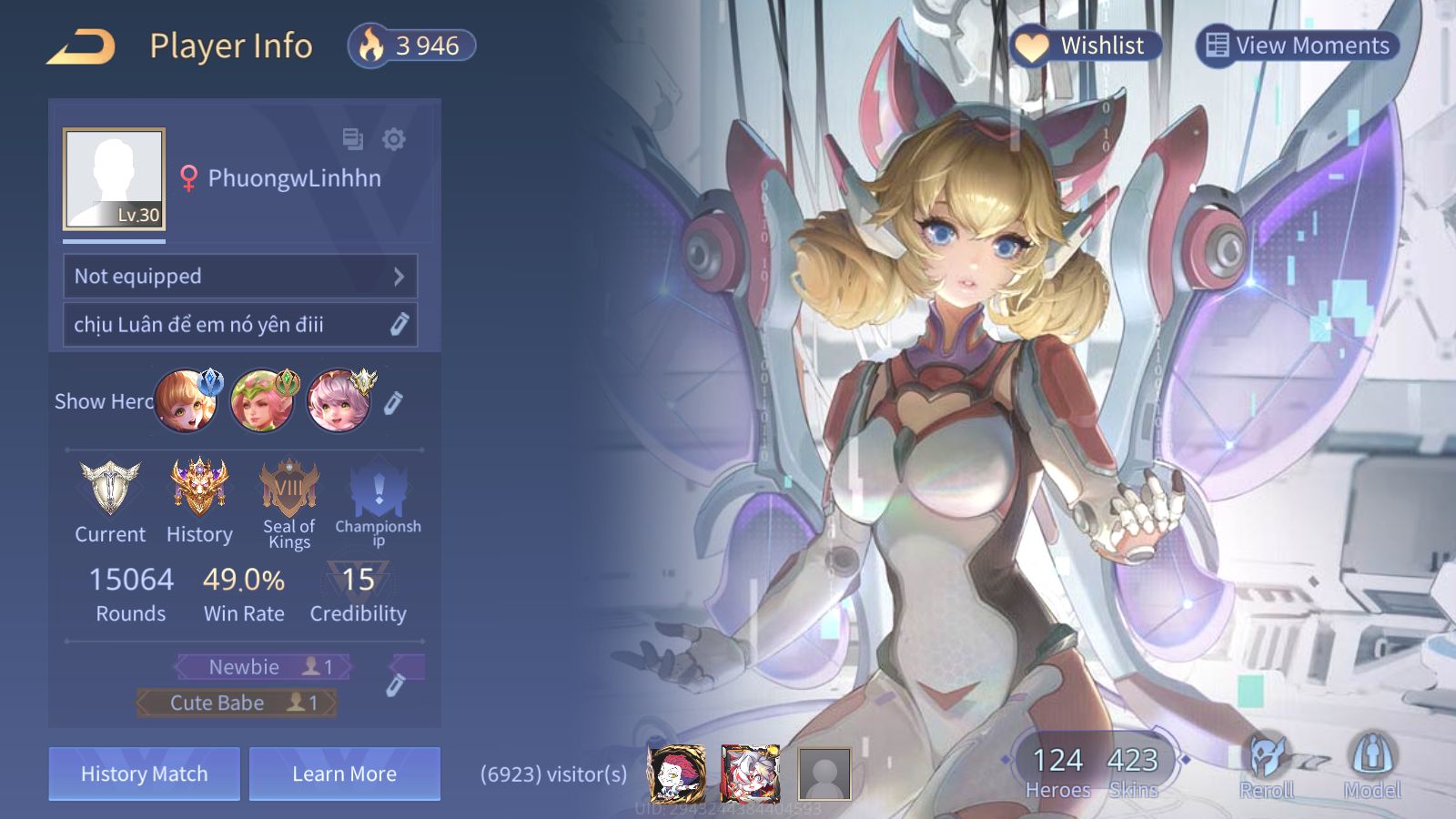Open profile settings gear icon
Screen dimensions: 1456x819
coord(394,139)
